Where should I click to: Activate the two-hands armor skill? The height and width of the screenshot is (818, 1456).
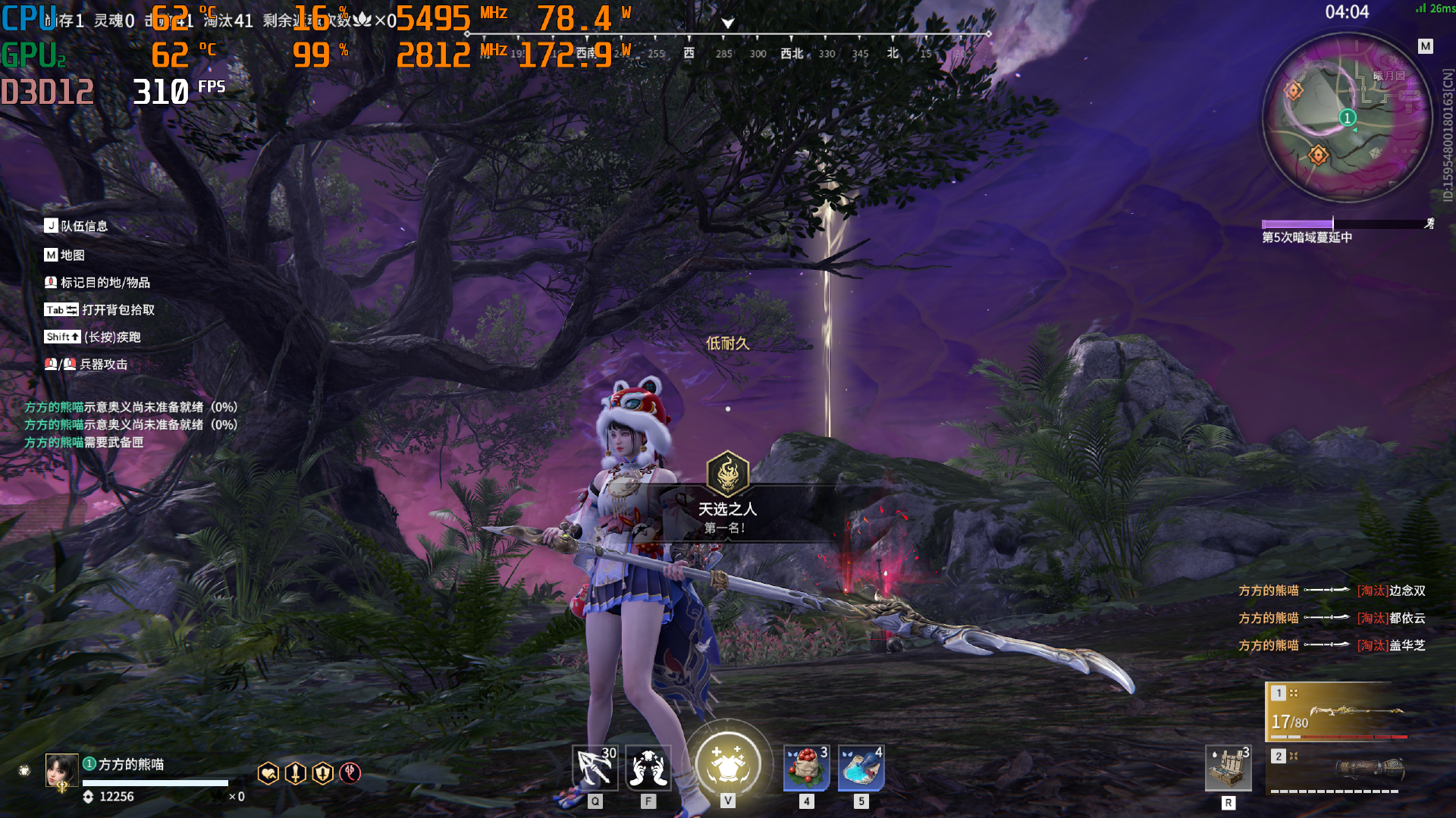click(648, 768)
